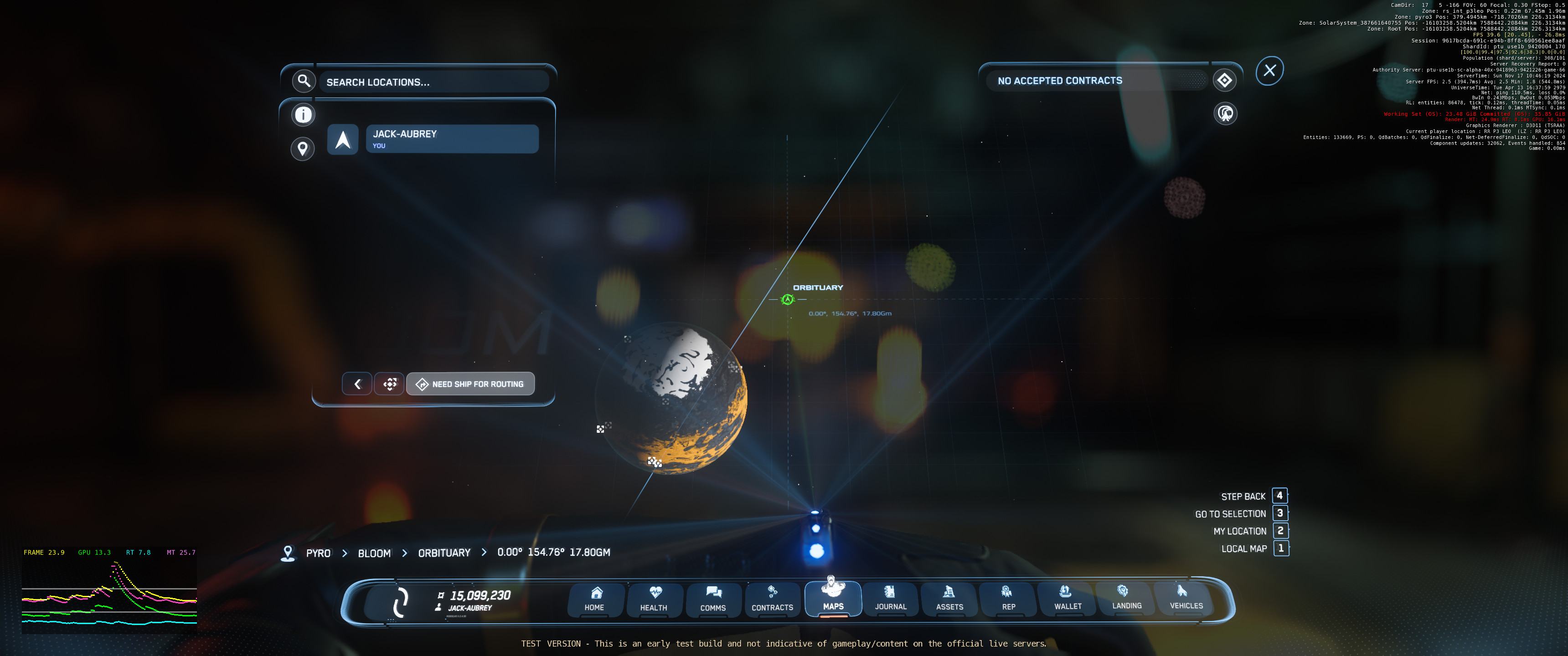Click Need Ship For Routing button
This screenshot has height=656, width=1568.
470,384
